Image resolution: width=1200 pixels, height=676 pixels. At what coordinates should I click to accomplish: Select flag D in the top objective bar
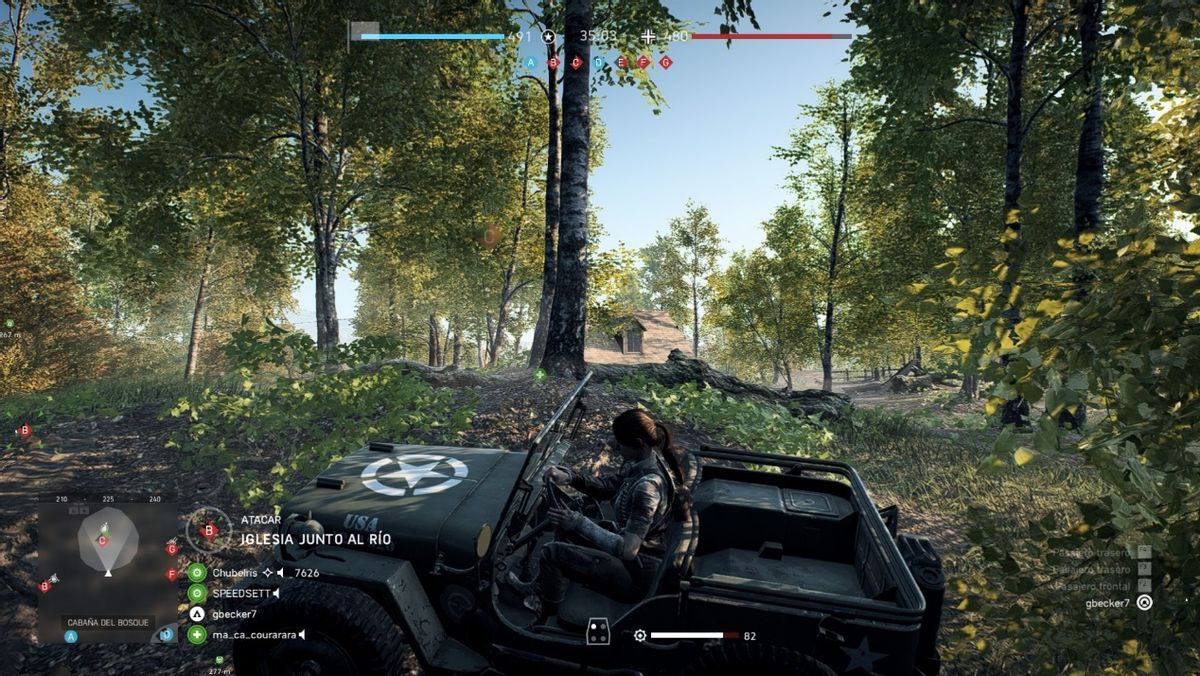[598, 62]
